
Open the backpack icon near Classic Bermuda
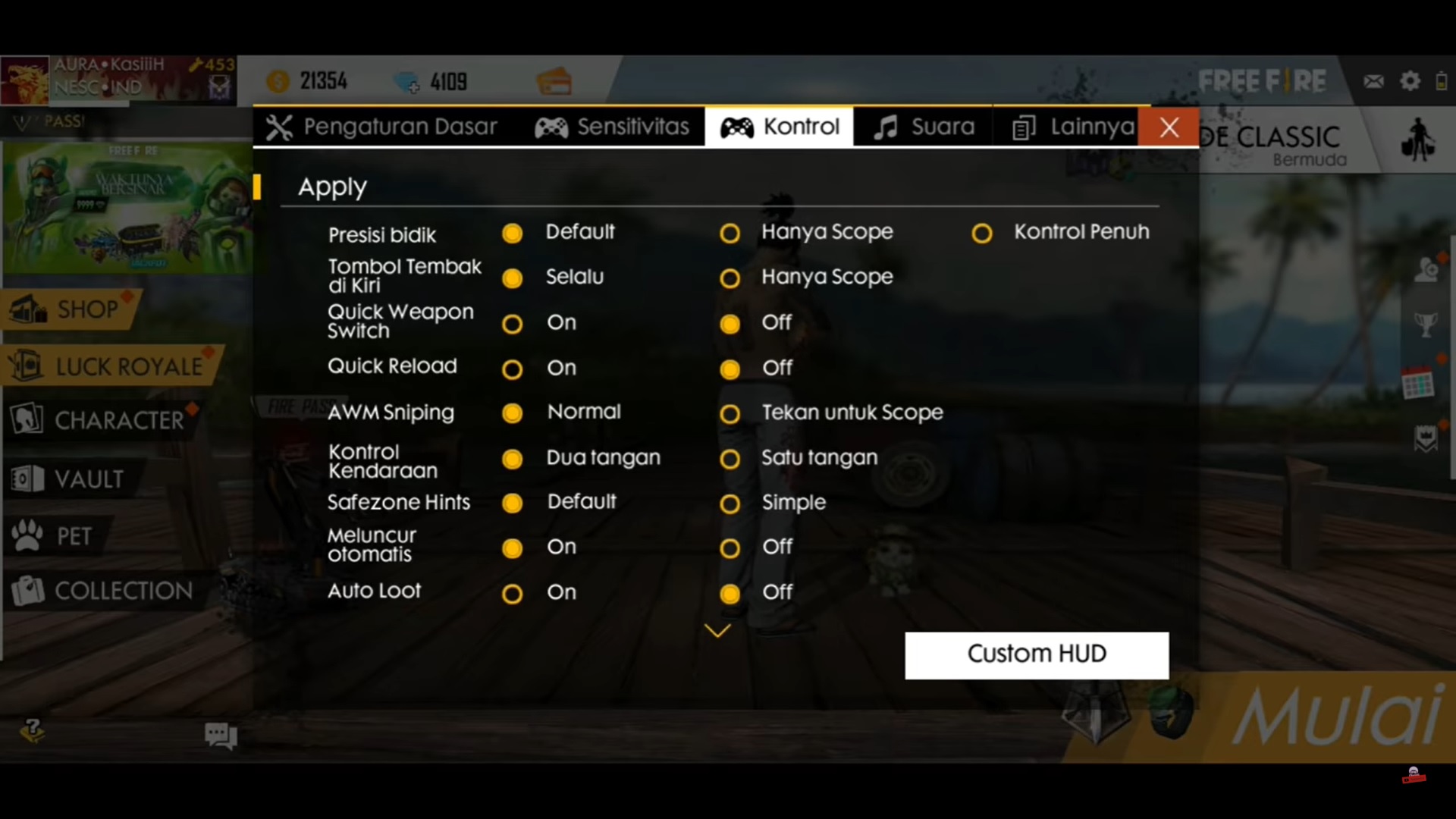(x=1420, y=140)
